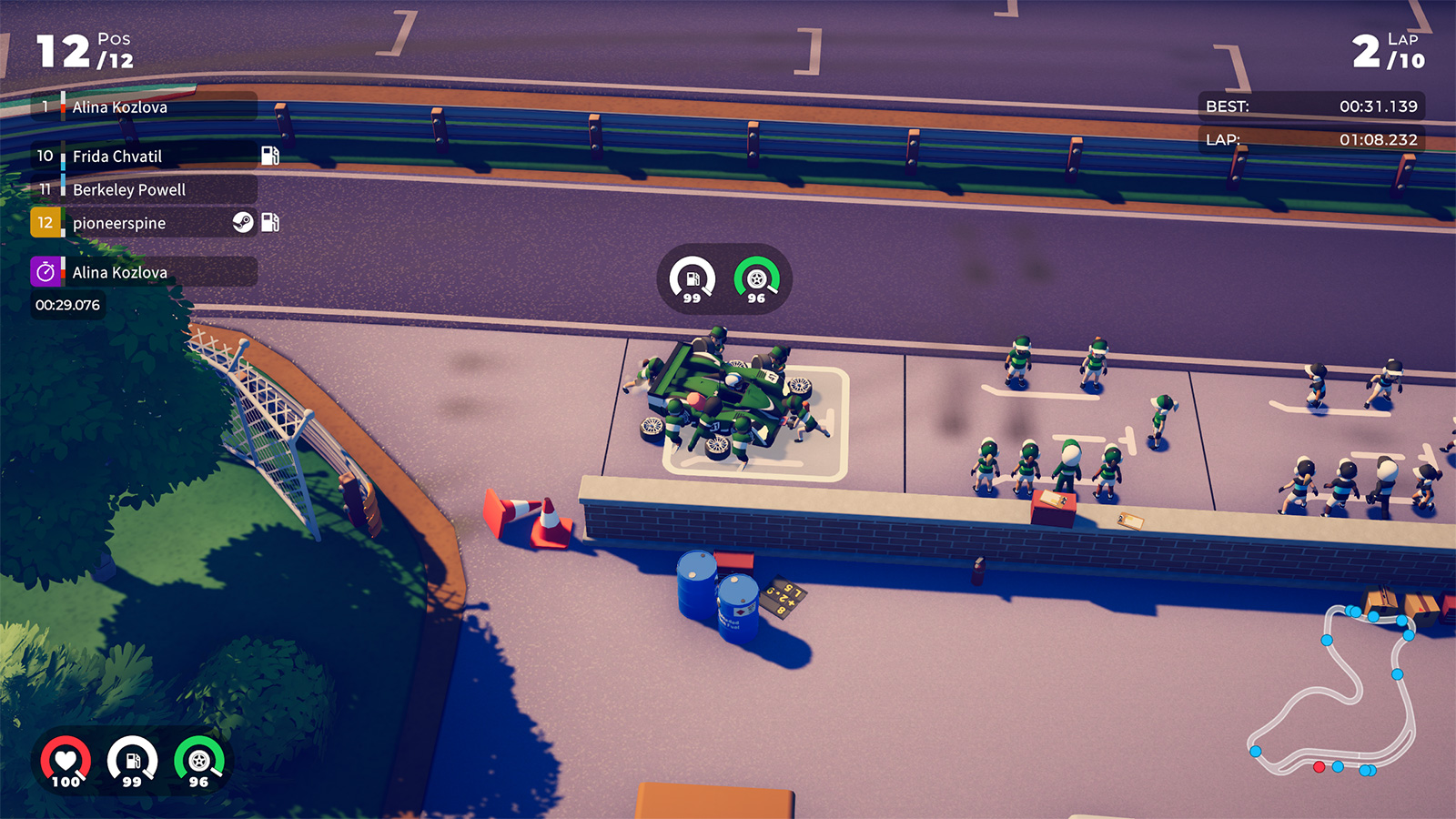Click the tire wear gauge above the car

(756, 279)
